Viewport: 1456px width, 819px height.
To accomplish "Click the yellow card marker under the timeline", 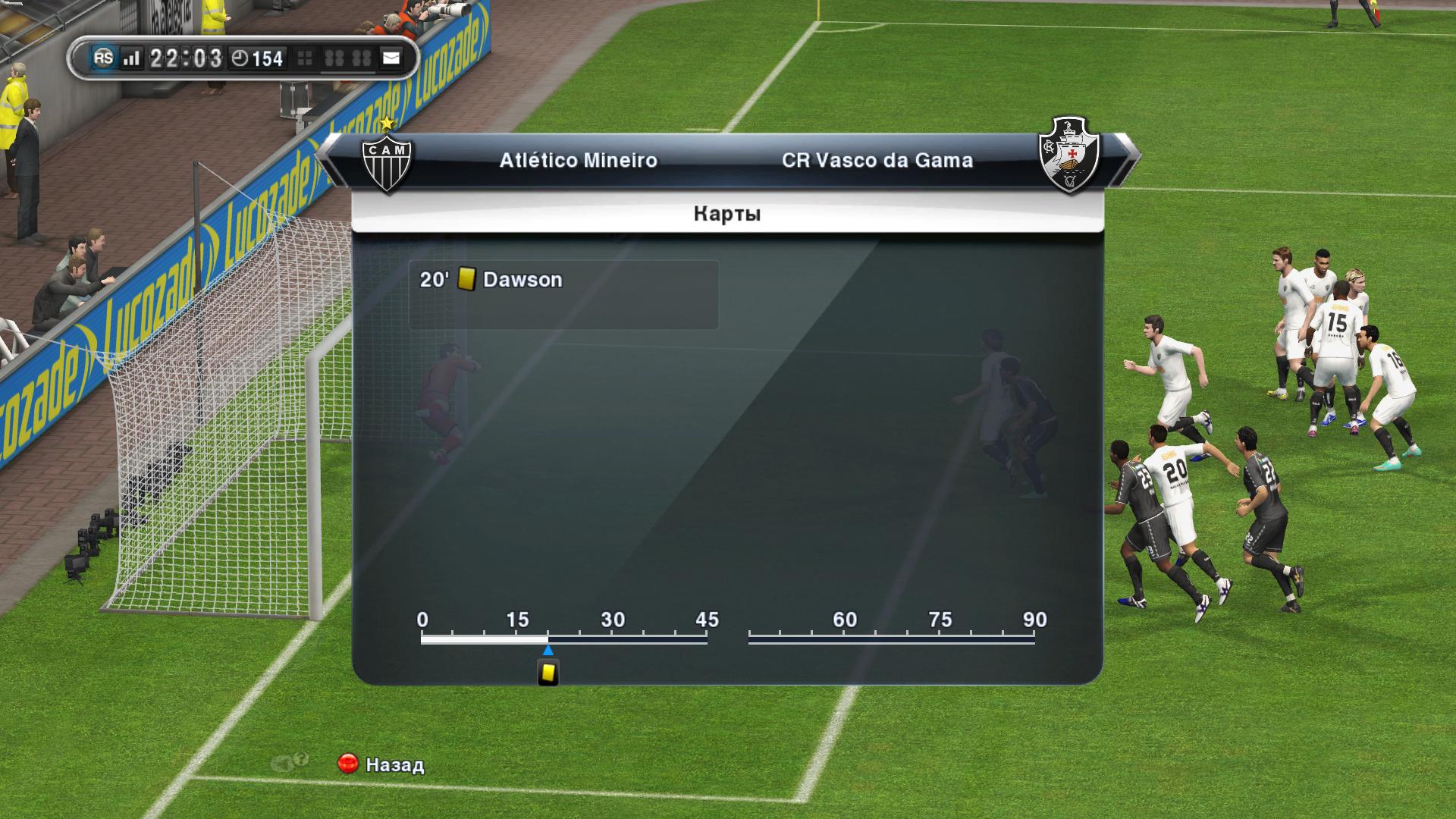I will click(548, 673).
